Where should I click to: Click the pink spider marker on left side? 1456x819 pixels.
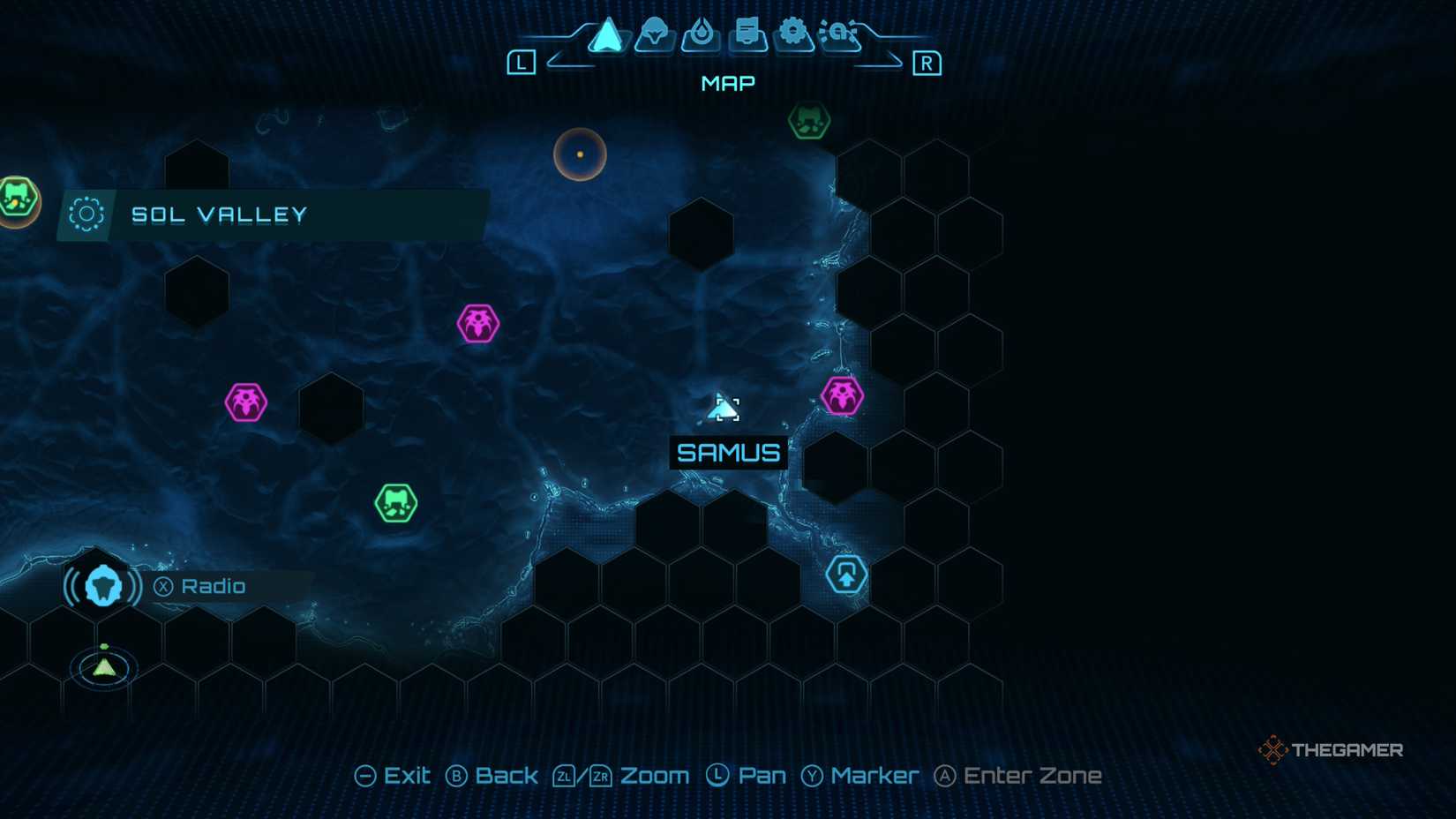pos(247,402)
